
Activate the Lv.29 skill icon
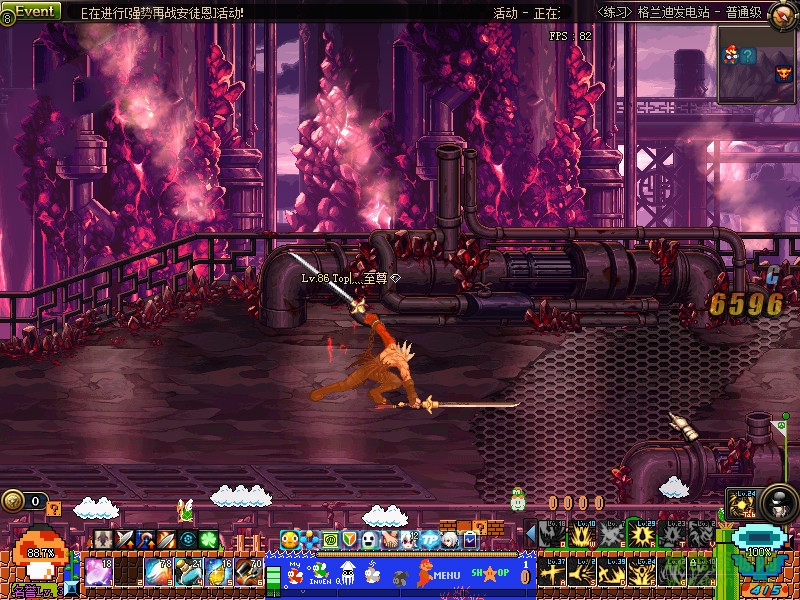[641, 535]
